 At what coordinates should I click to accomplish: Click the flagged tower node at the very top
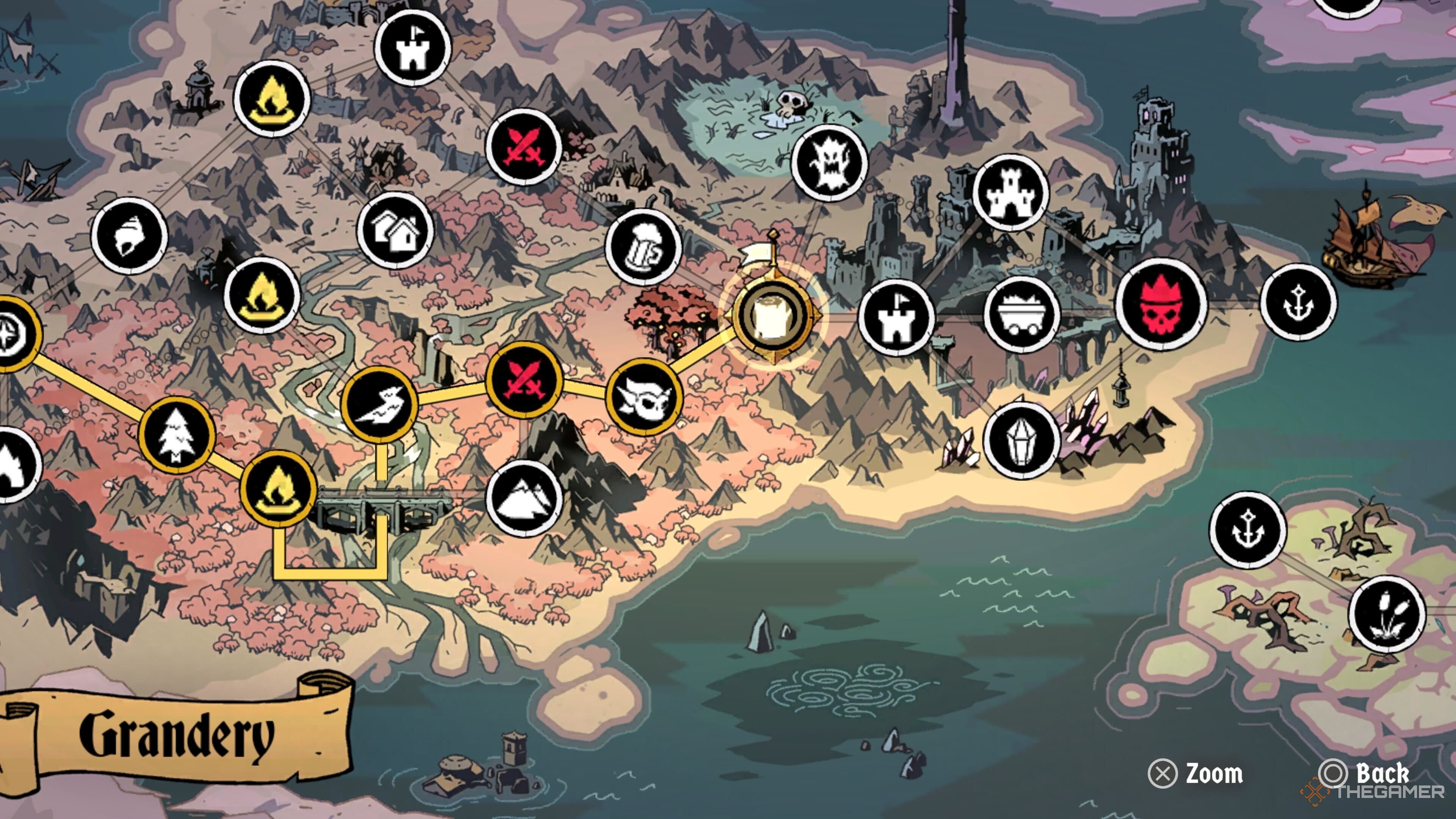[x=414, y=50]
